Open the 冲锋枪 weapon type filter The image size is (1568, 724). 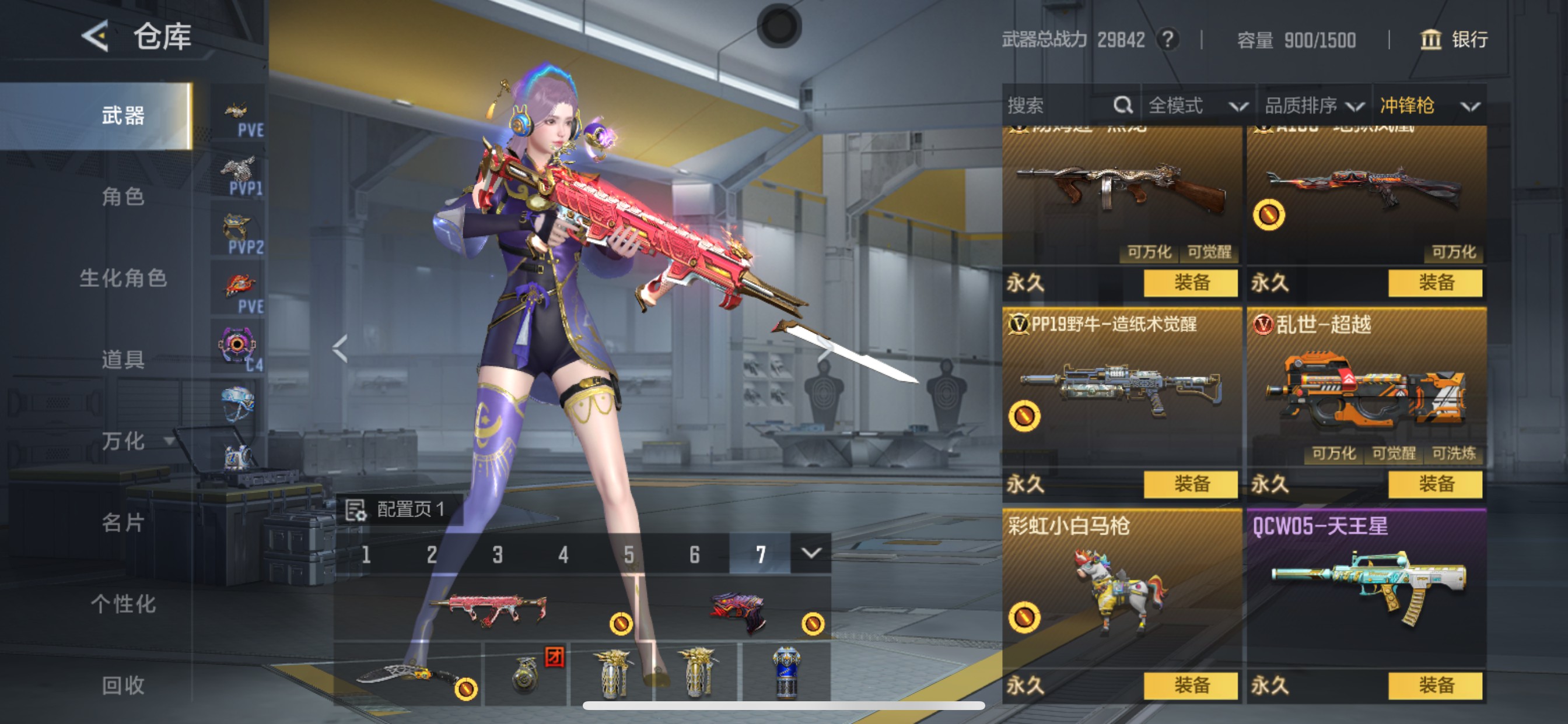1429,106
